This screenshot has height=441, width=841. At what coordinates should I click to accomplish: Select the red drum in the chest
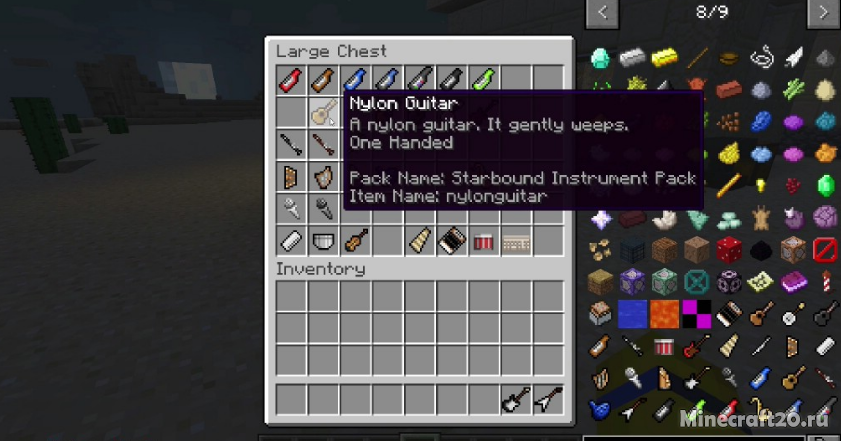tap(483, 240)
